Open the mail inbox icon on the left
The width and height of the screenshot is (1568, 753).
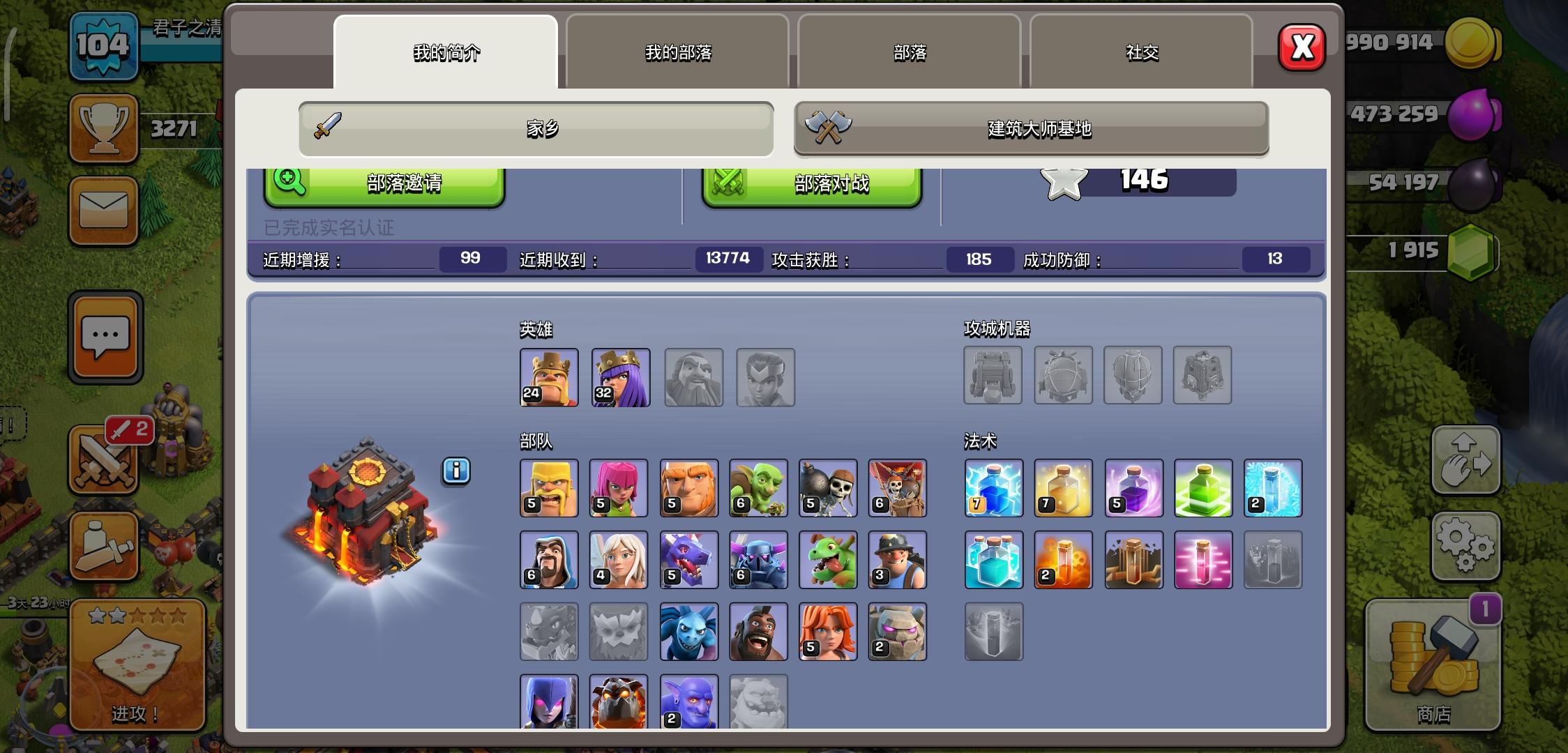pos(103,212)
